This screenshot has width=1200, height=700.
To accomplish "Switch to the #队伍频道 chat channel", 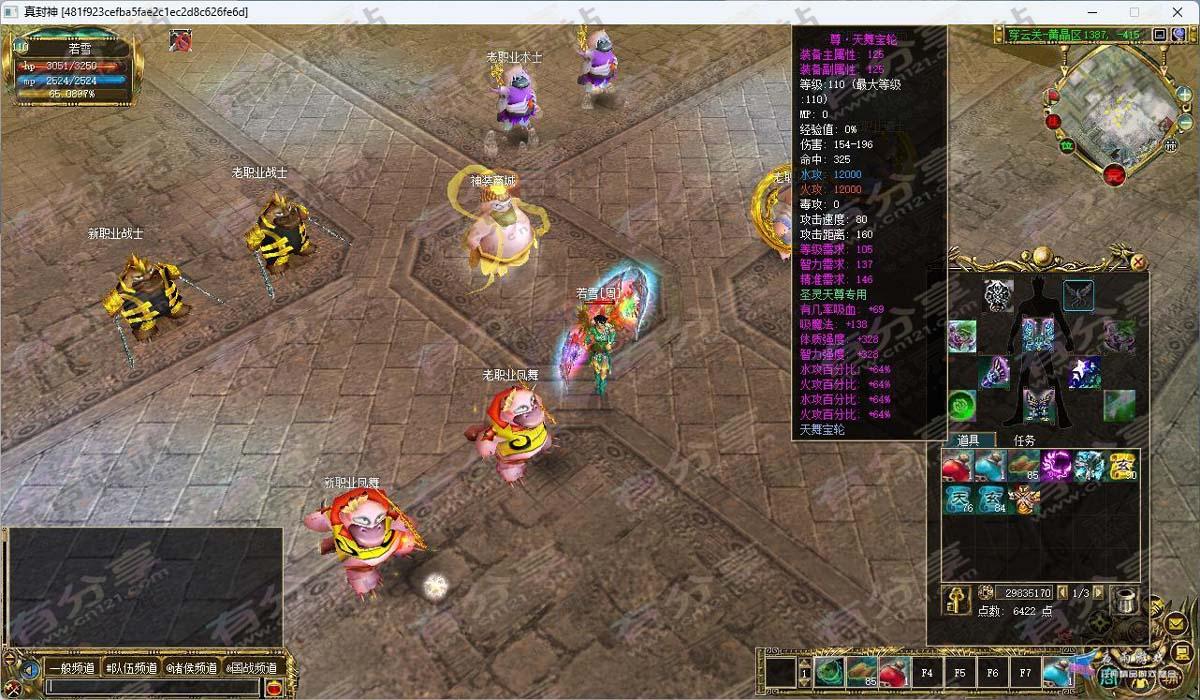I will [131, 668].
